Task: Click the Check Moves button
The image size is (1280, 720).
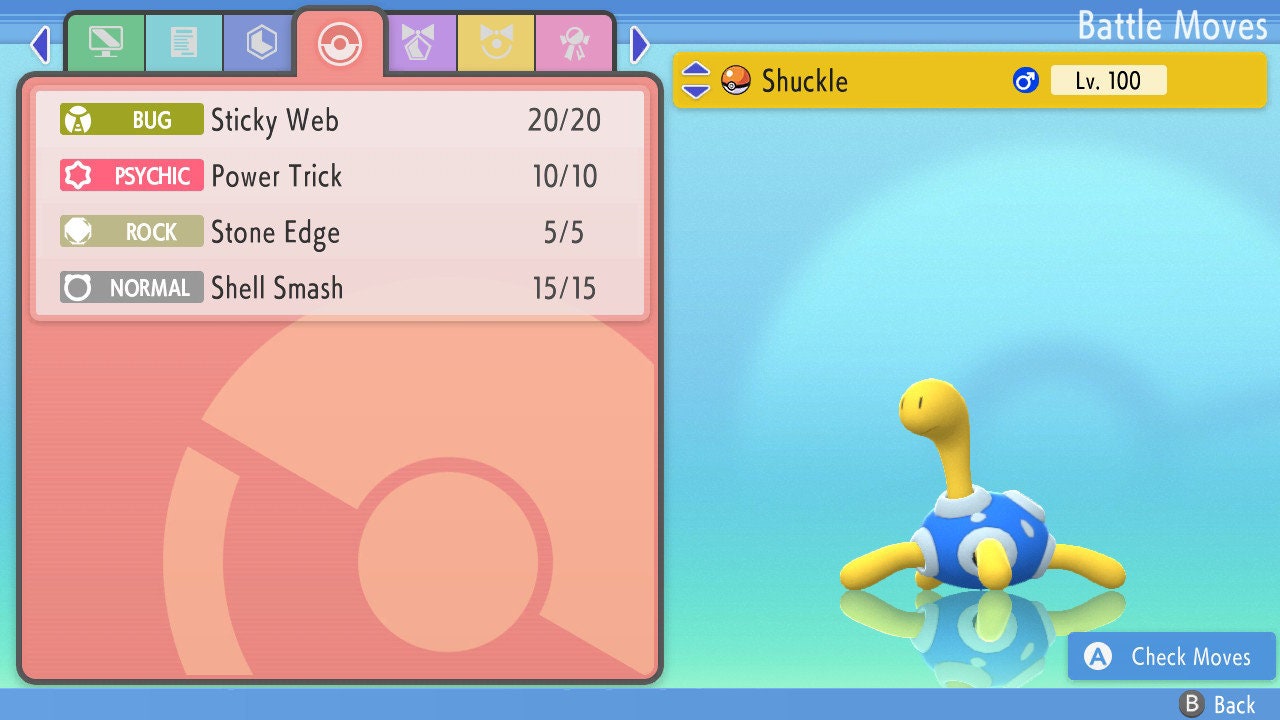Action: [1171, 656]
